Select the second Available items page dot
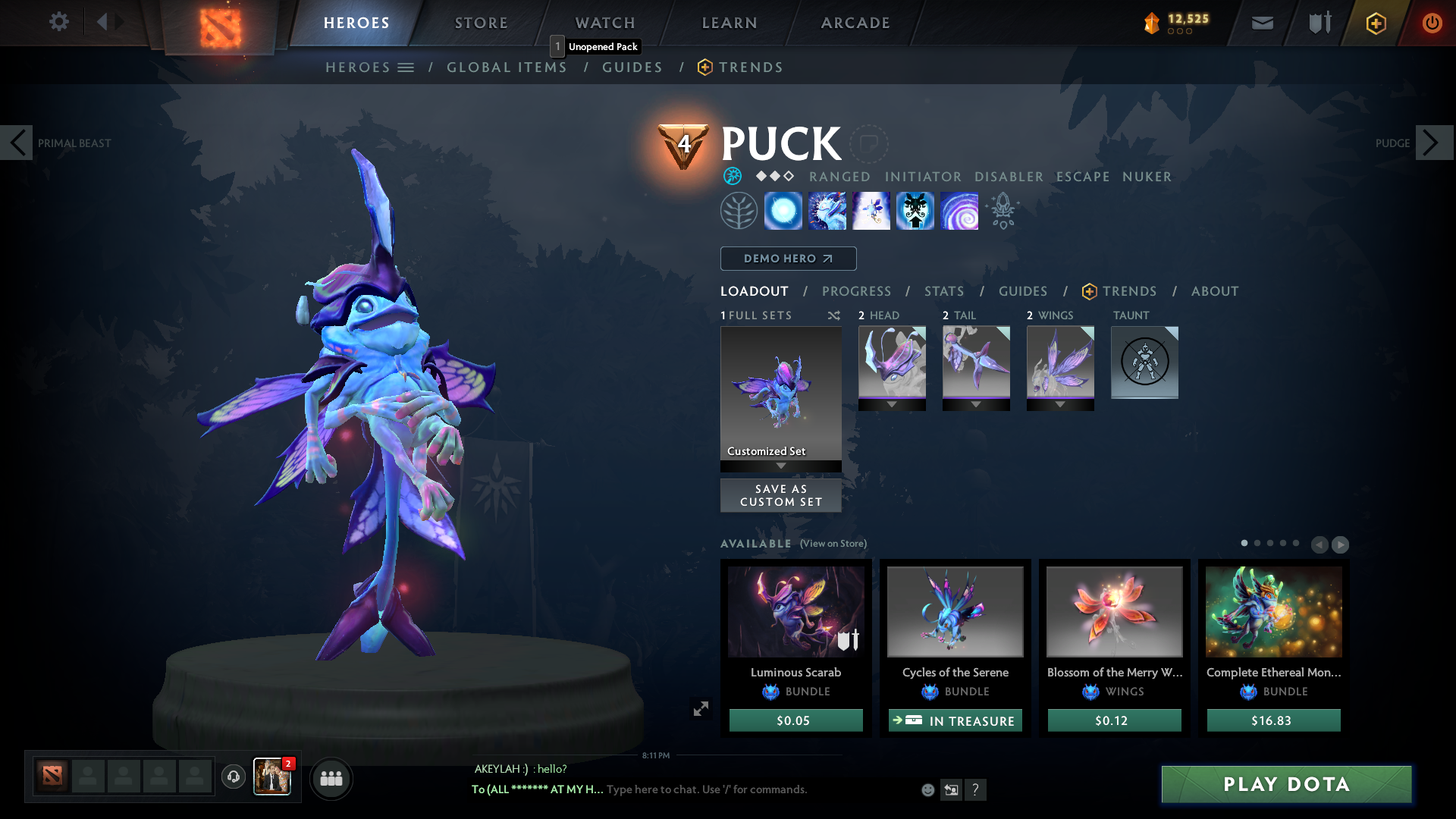The image size is (1456, 819). point(1257,544)
